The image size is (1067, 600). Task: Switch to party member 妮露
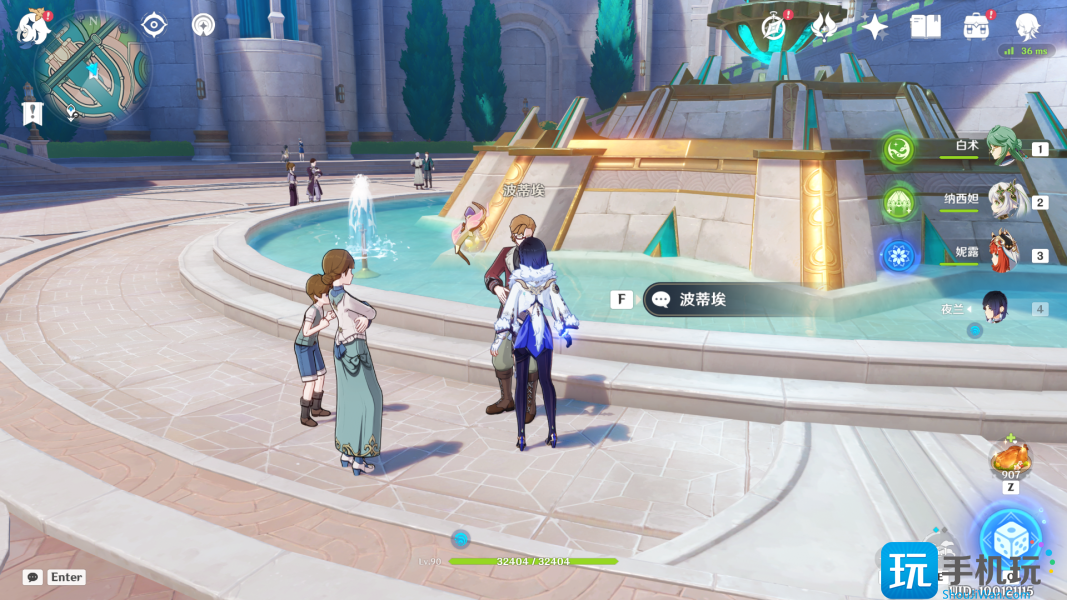[1001, 254]
